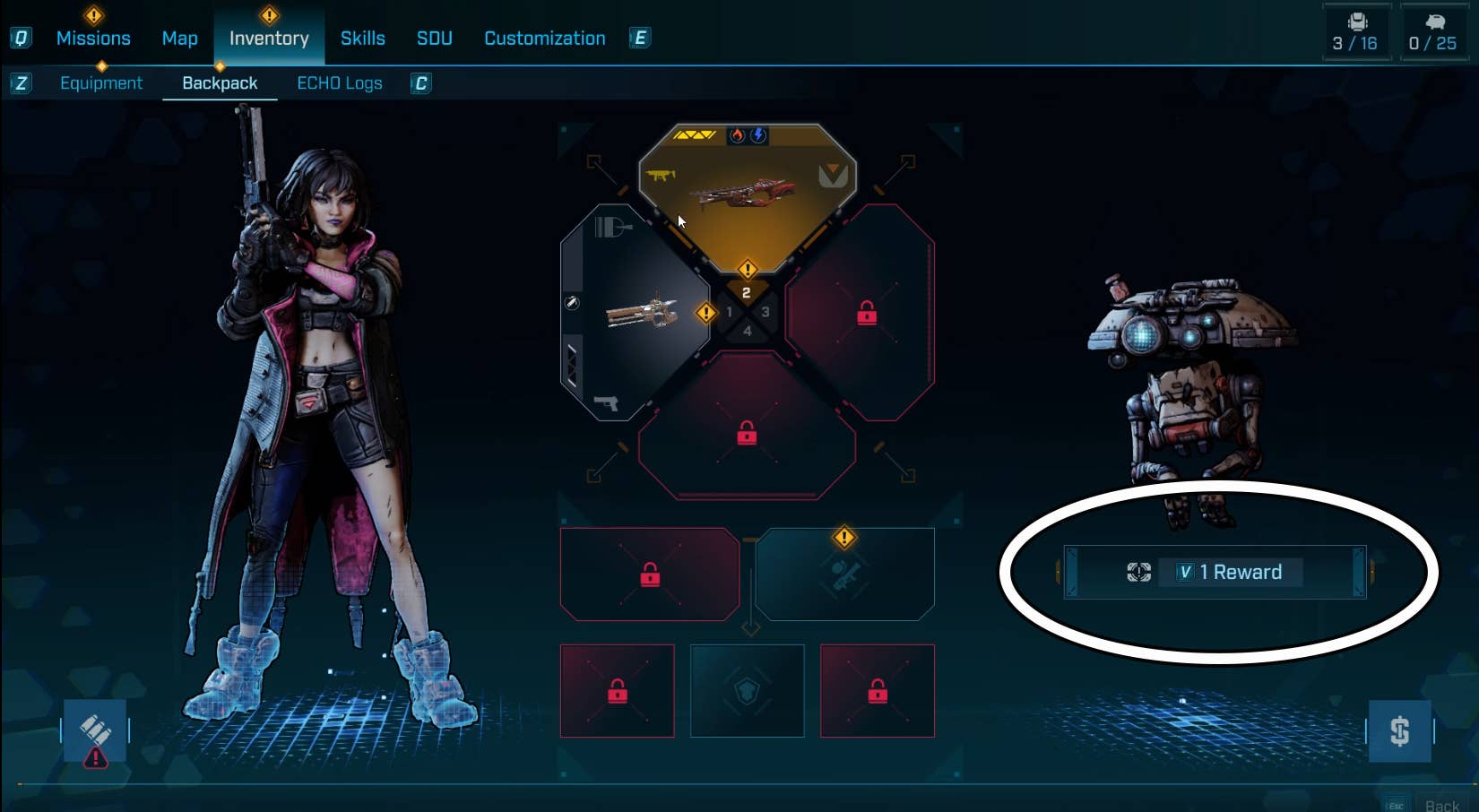The image size is (1479, 812).
Task: Select the Backpack sub-tab
Action: pos(220,82)
